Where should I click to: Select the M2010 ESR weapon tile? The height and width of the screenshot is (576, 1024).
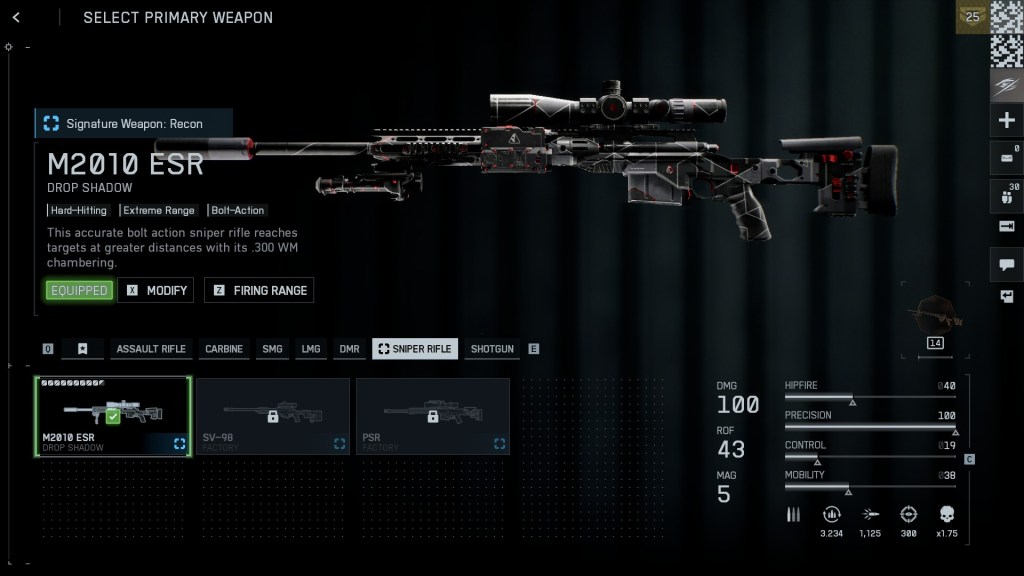pos(113,416)
